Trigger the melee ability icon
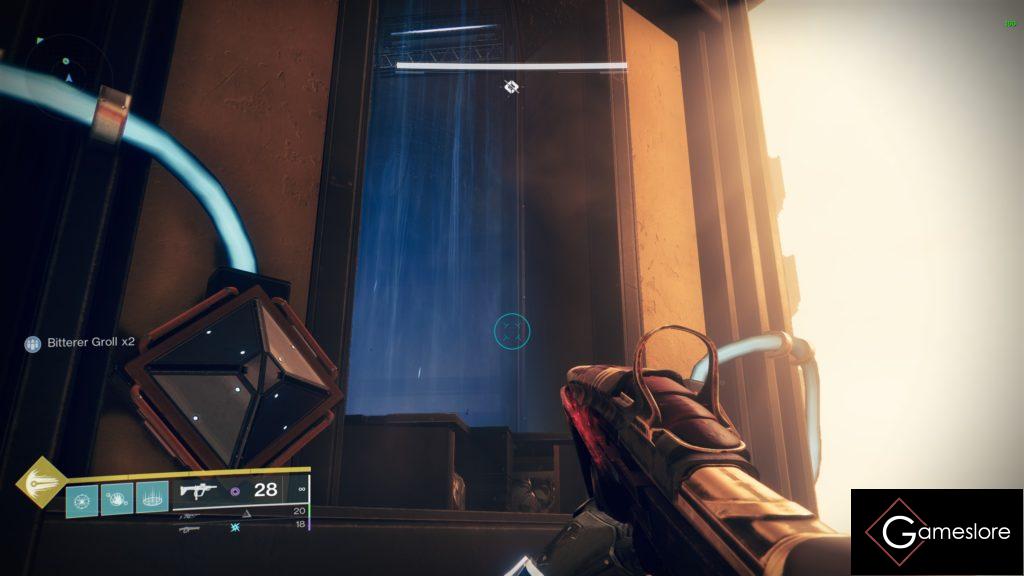 [117, 497]
